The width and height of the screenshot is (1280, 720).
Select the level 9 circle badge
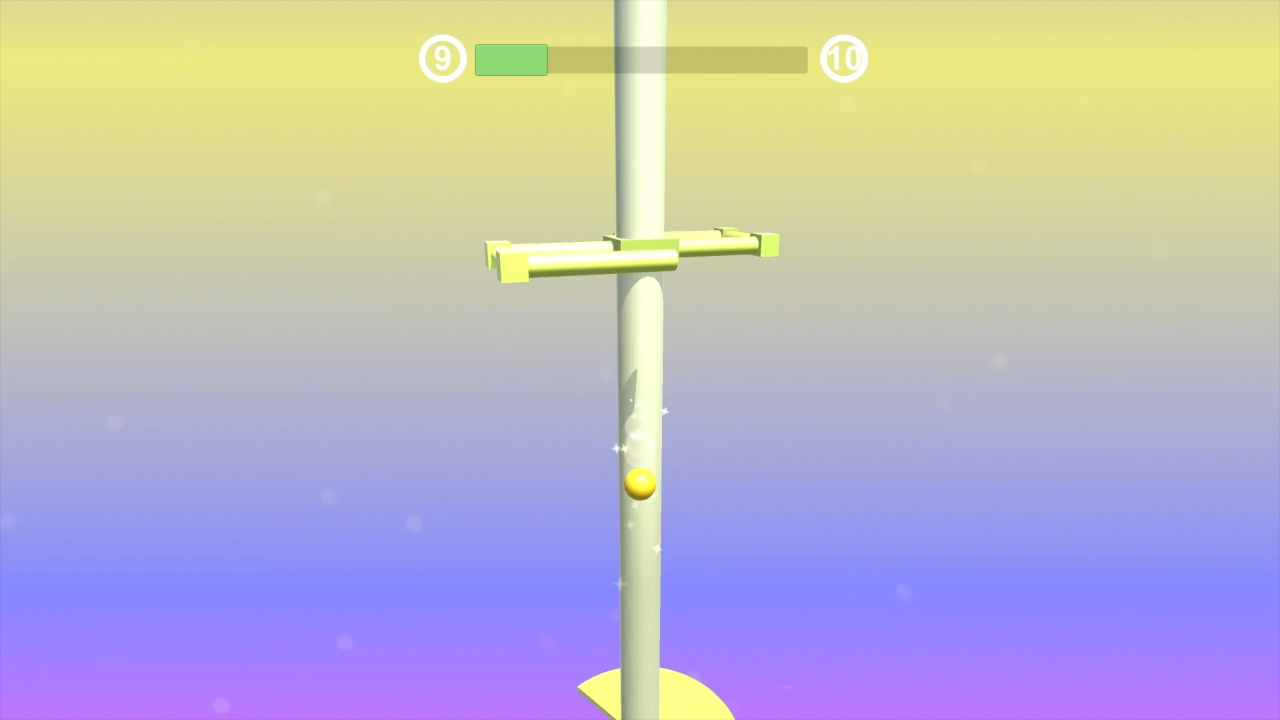click(442, 58)
